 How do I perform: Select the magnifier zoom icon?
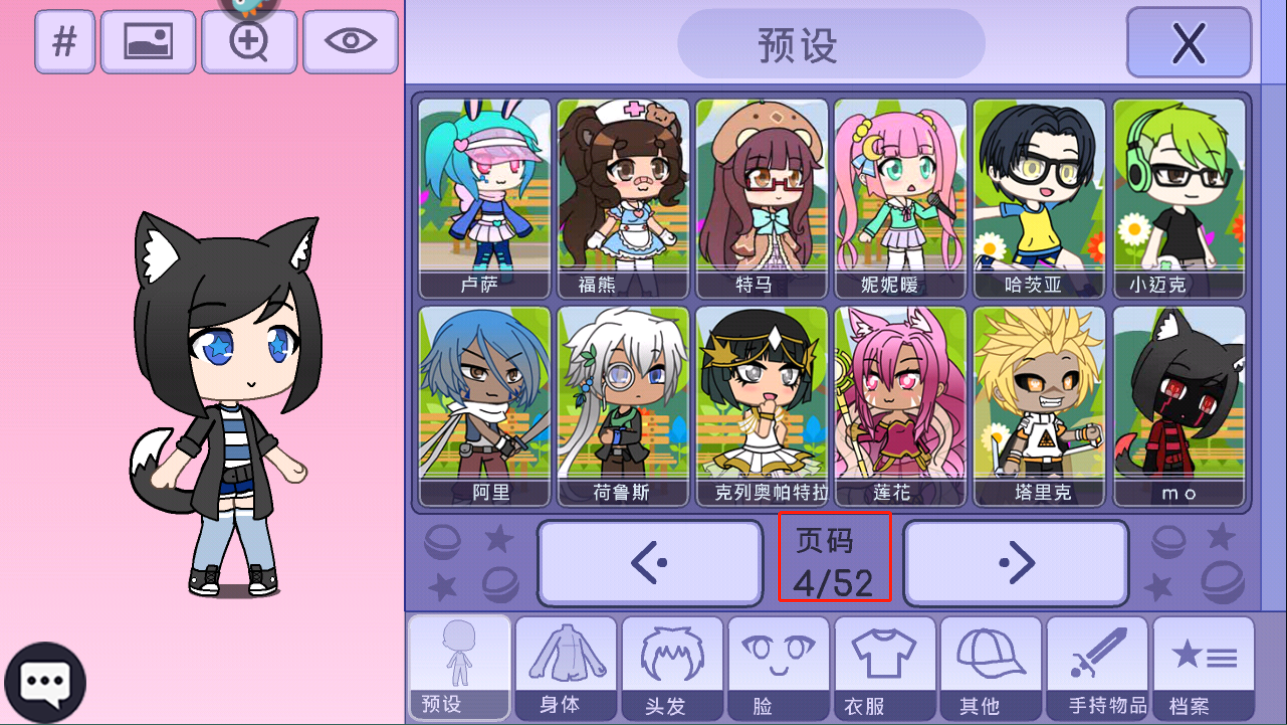click(x=248, y=41)
